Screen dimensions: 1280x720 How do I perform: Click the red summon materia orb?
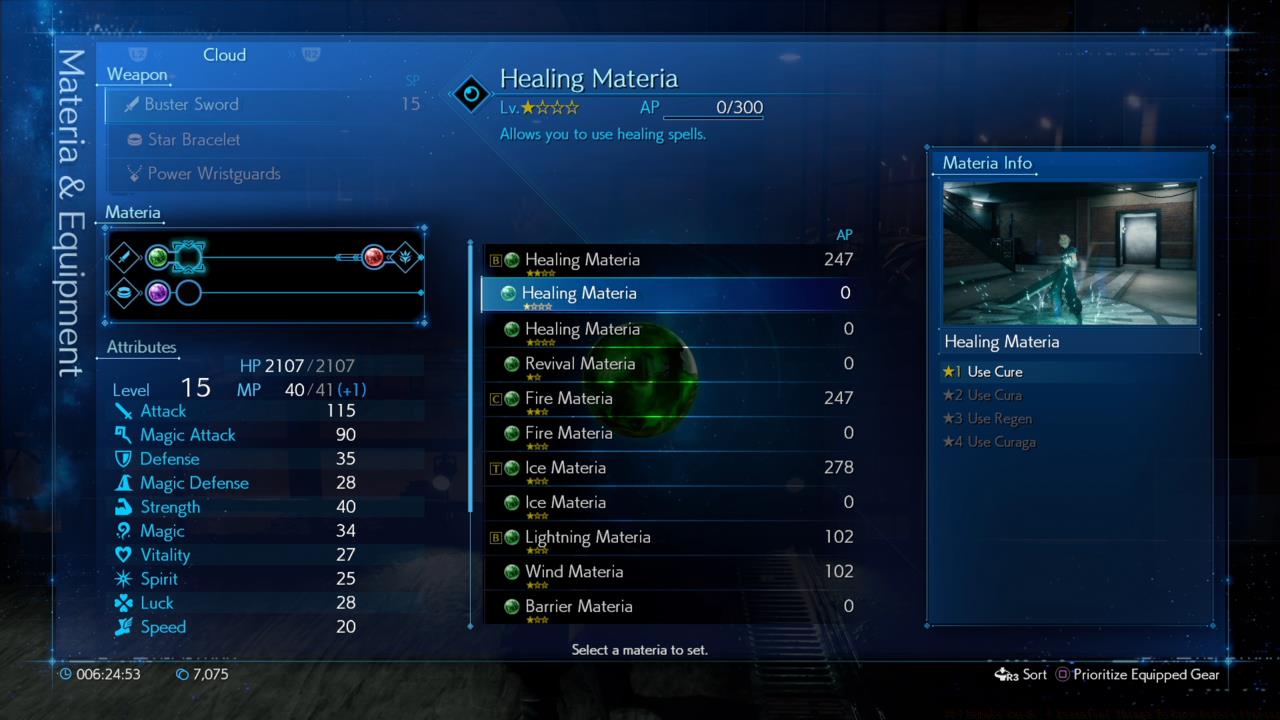[374, 257]
